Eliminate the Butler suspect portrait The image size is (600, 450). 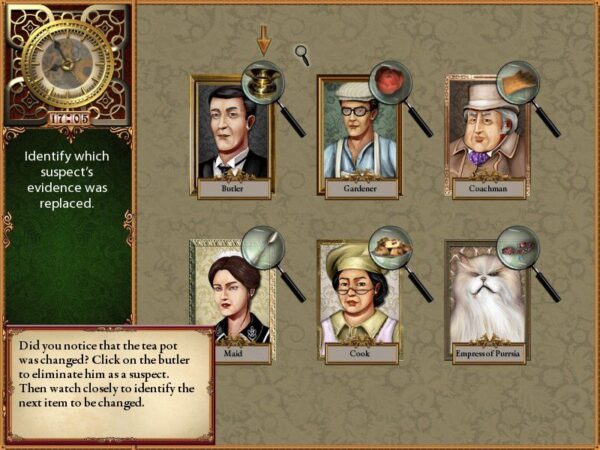[x=231, y=135]
